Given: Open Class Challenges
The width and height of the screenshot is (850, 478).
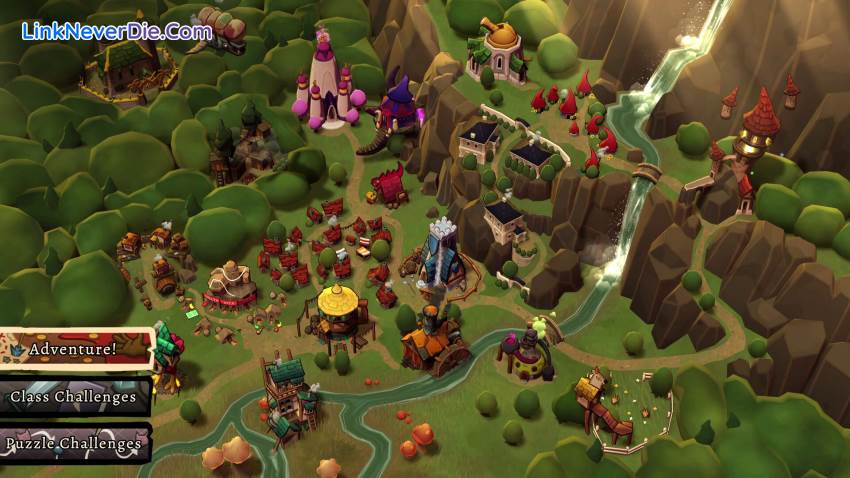Looking at the screenshot, I should [74, 396].
